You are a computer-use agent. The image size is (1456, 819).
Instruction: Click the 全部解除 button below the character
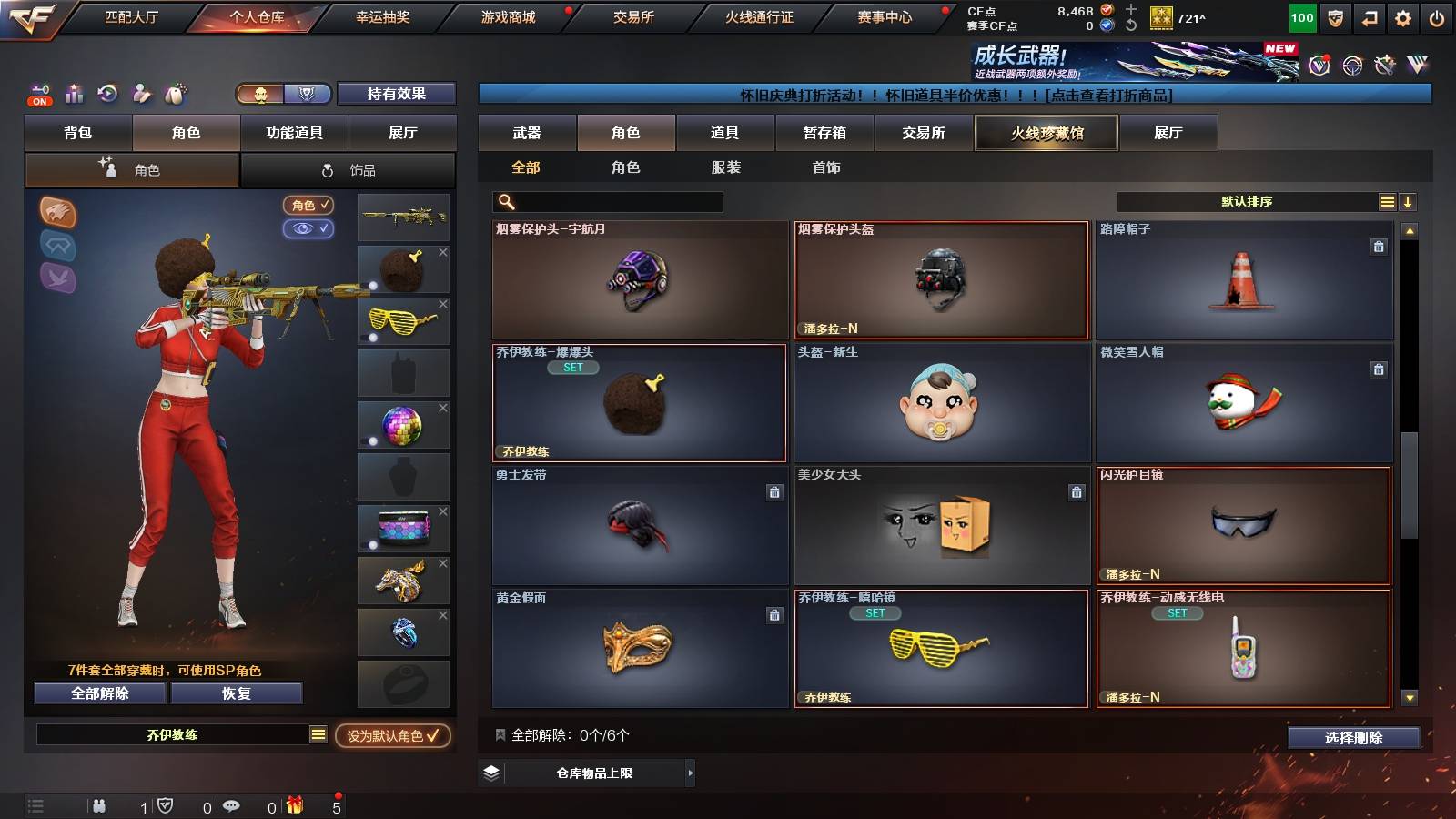tap(98, 693)
